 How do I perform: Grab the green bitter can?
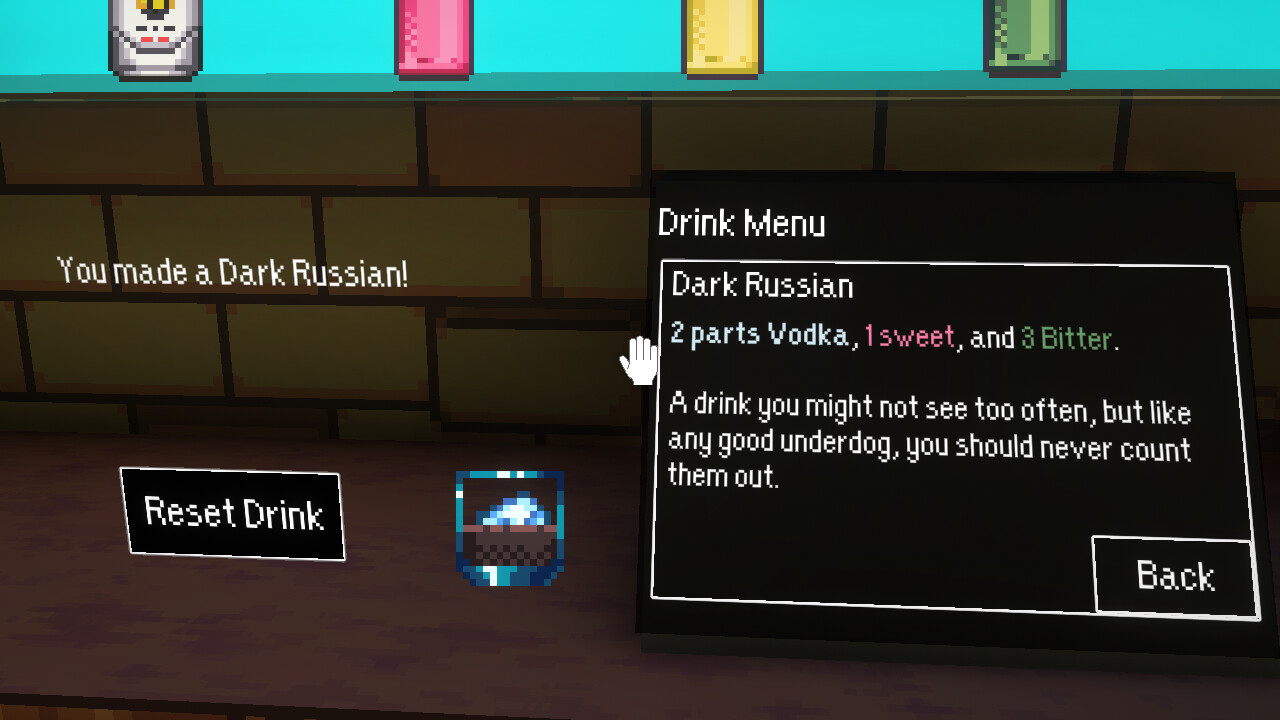[1022, 35]
